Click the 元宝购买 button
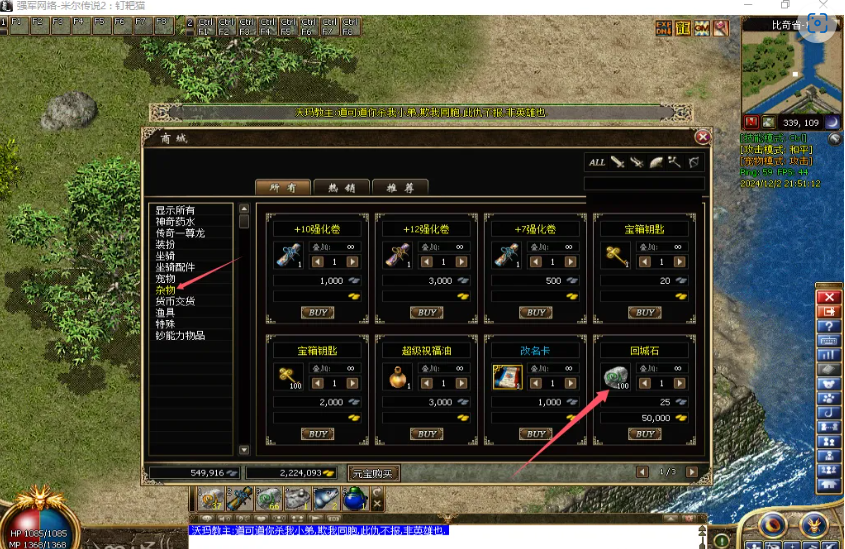This screenshot has height=549, width=845. pos(373,472)
